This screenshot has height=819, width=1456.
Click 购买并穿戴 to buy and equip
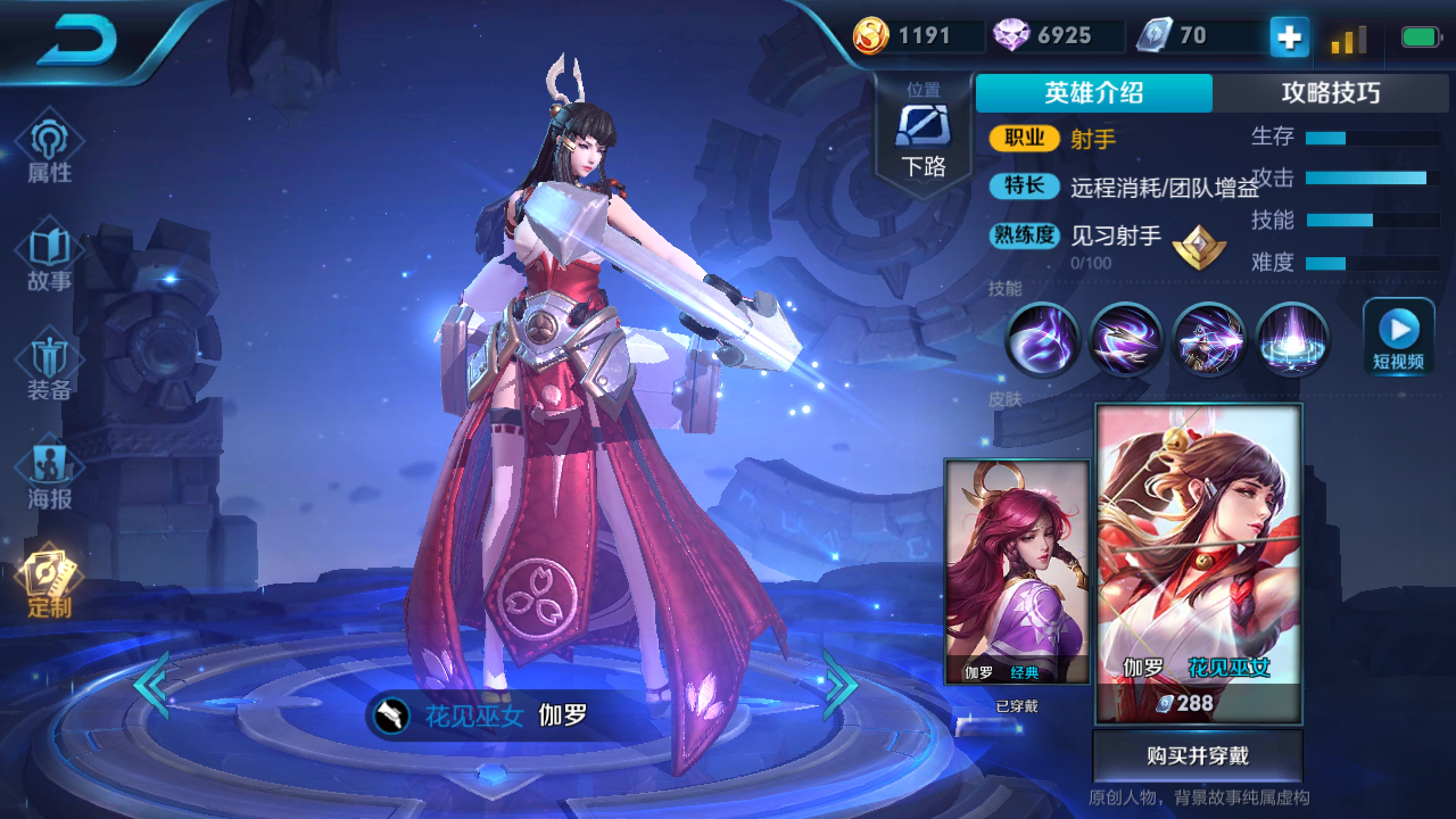coord(1198,756)
